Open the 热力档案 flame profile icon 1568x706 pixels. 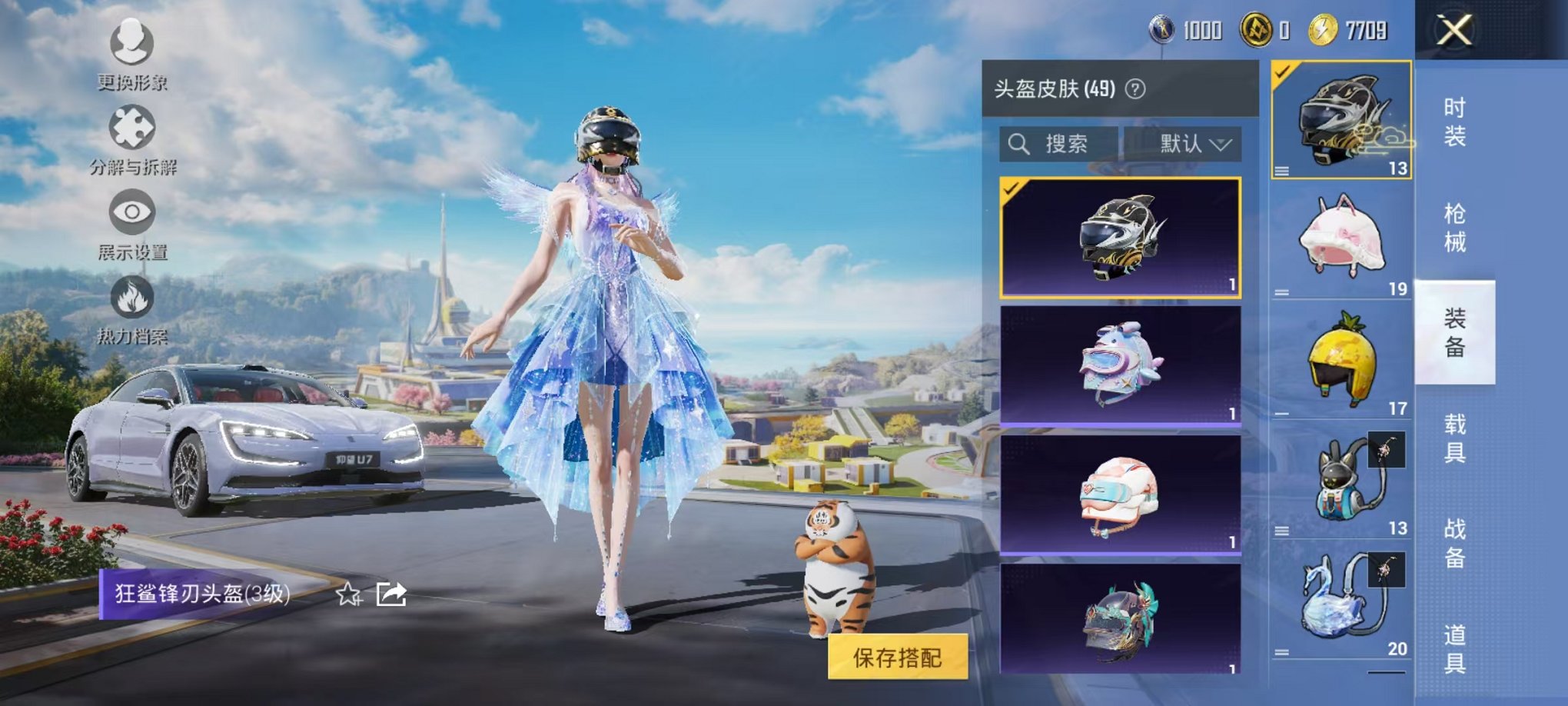pyautogui.click(x=131, y=300)
